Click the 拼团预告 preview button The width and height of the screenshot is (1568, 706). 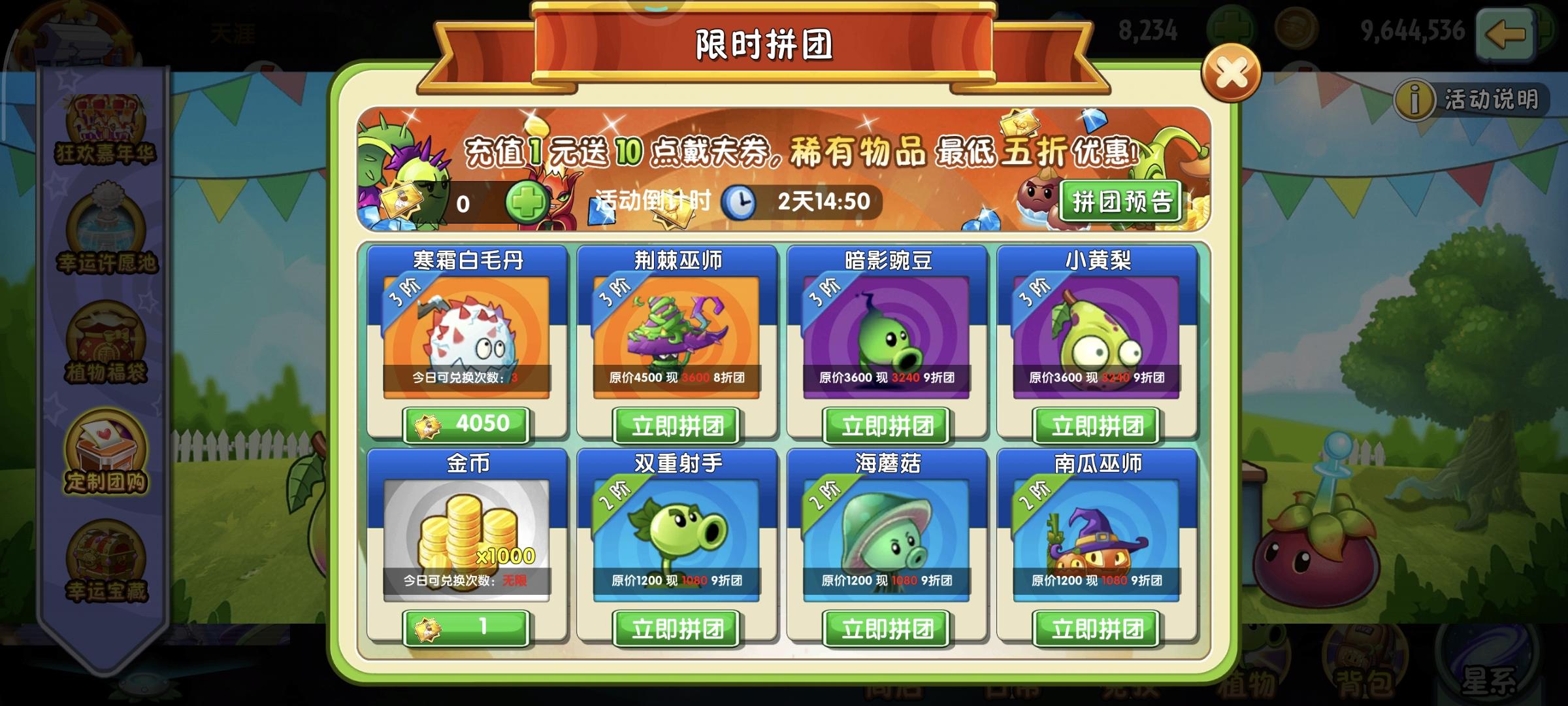(x=1119, y=199)
